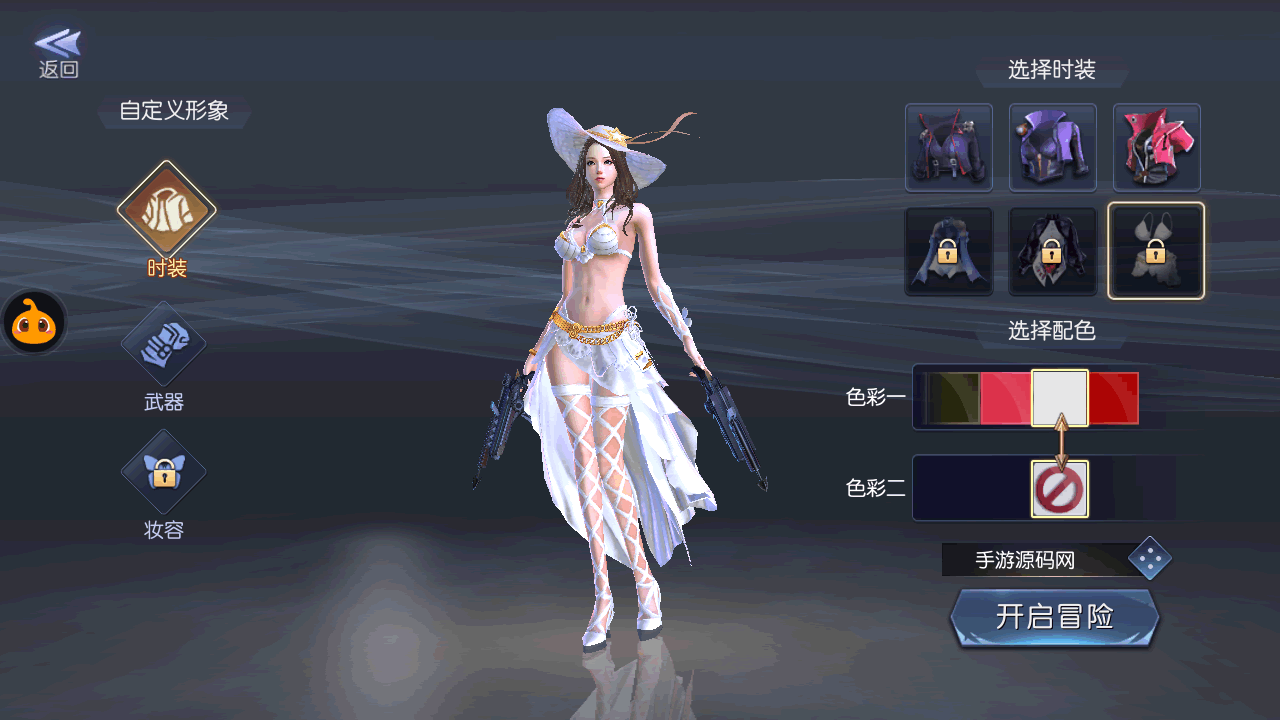
Task: Go back using the 返回 arrow
Action: pyautogui.click(x=58, y=52)
